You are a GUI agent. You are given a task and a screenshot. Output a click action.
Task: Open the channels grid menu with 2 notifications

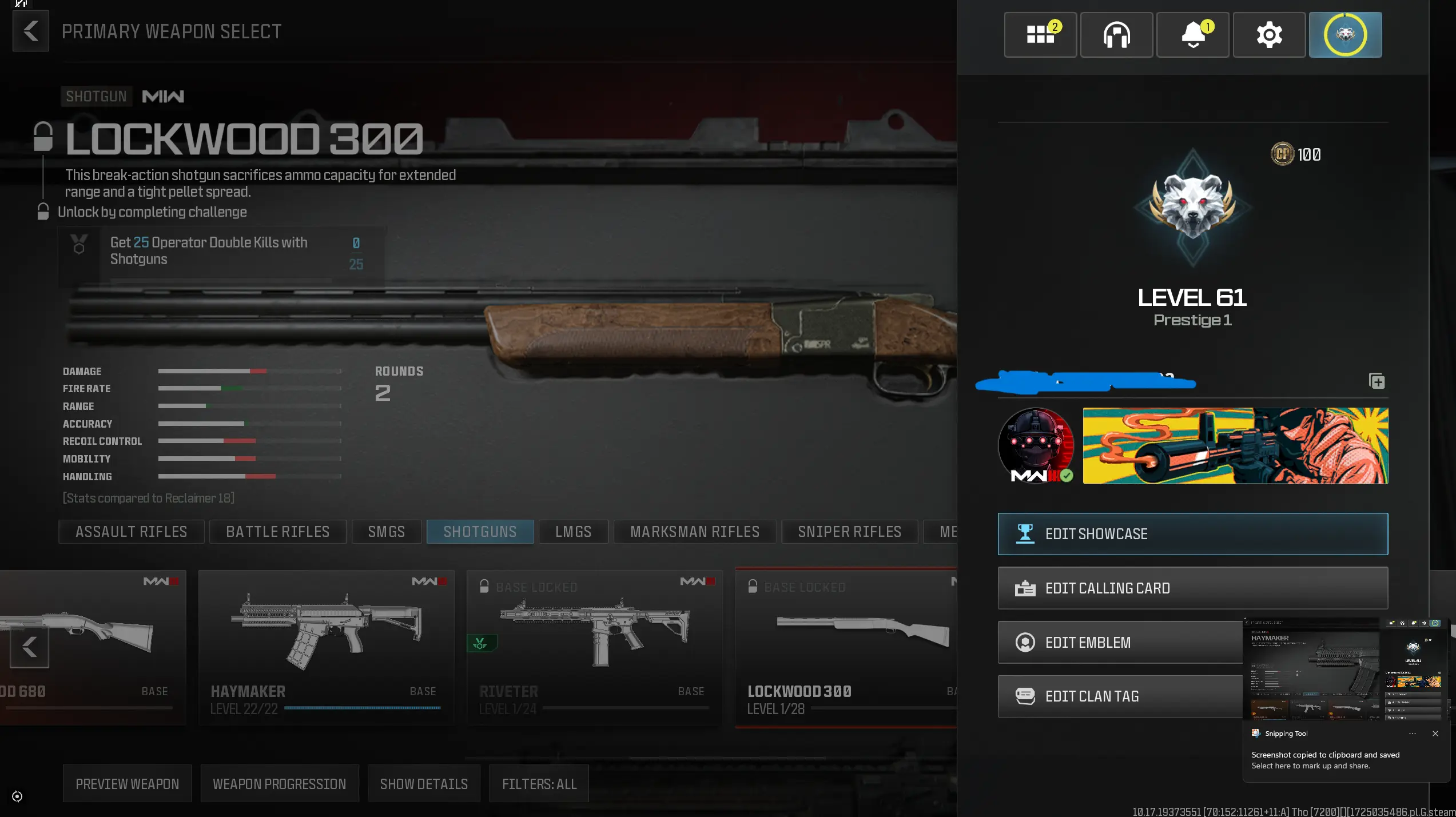(1040, 35)
